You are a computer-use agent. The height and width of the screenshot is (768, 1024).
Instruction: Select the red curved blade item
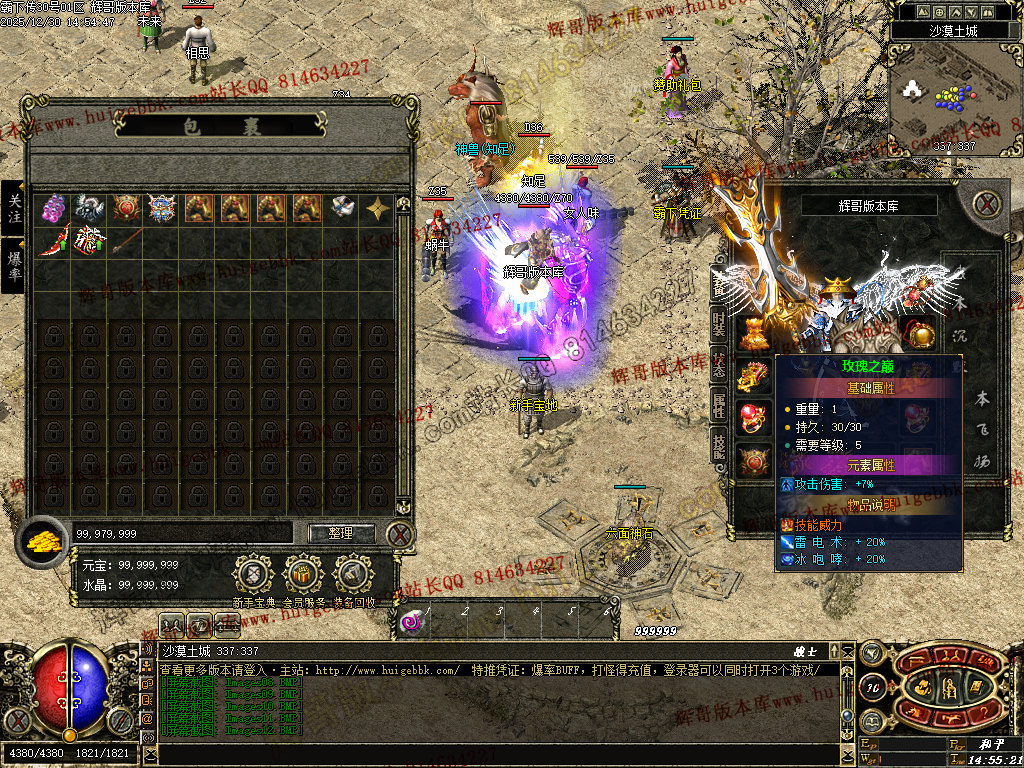click(x=53, y=241)
